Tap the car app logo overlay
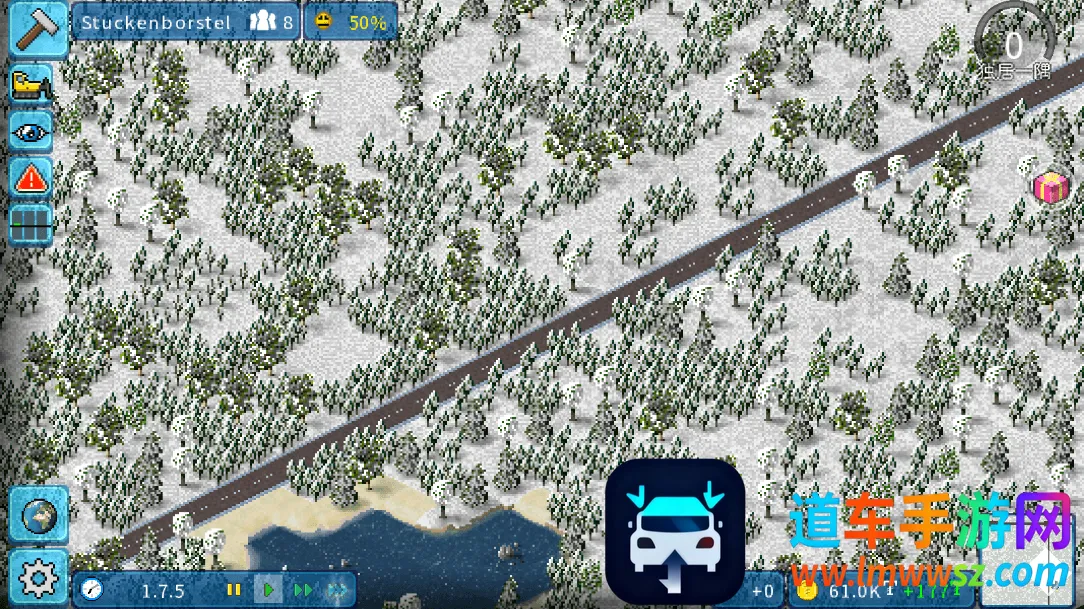Screen dimensions: 1084x609 point(675,531)
